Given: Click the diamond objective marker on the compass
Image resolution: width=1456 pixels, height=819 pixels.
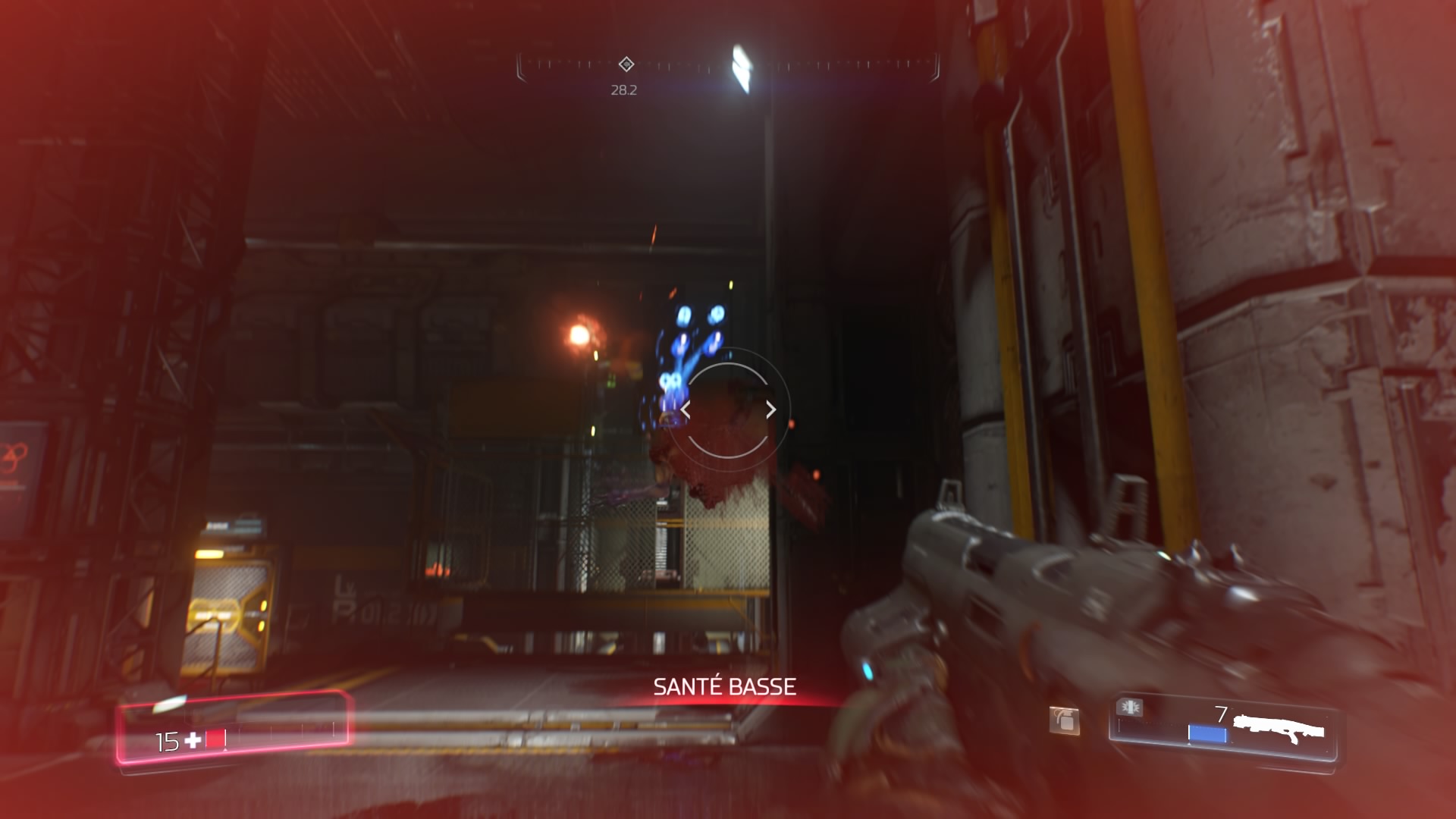Looking at the screenshot, I should pyautogui.click(x=626, y=64).
